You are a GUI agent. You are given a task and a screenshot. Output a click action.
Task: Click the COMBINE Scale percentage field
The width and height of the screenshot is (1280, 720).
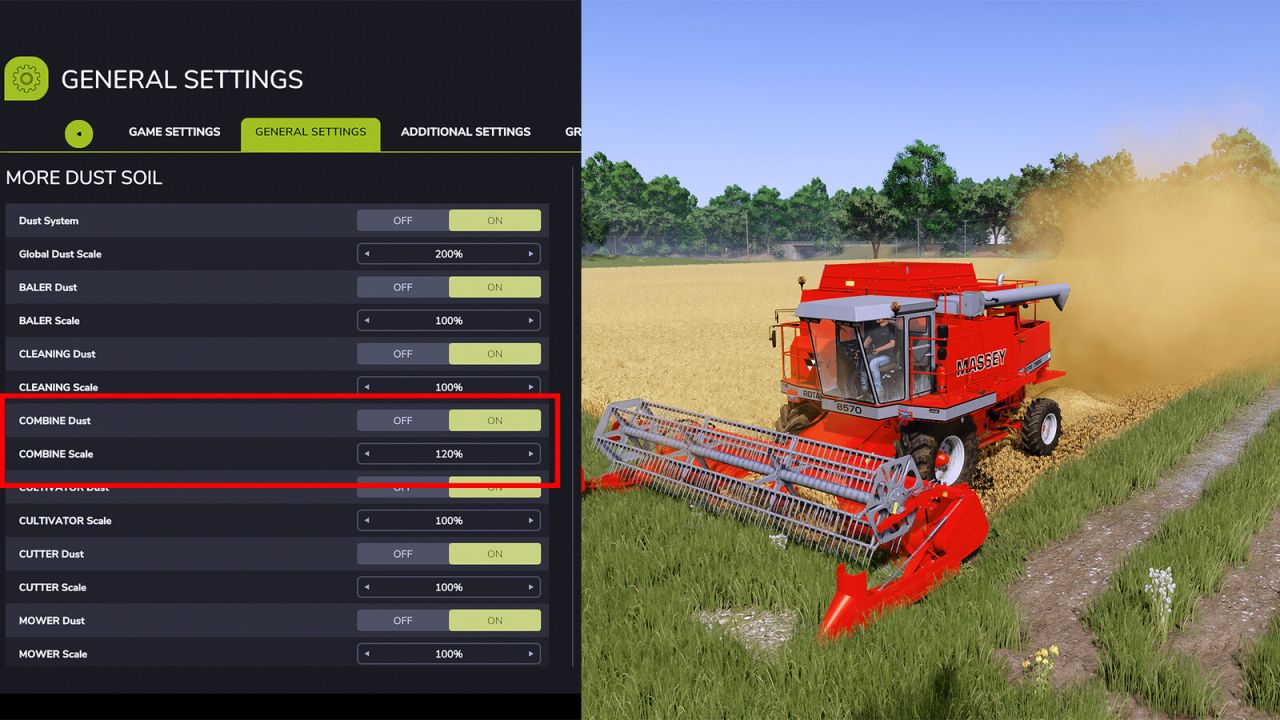coord(448,453)
